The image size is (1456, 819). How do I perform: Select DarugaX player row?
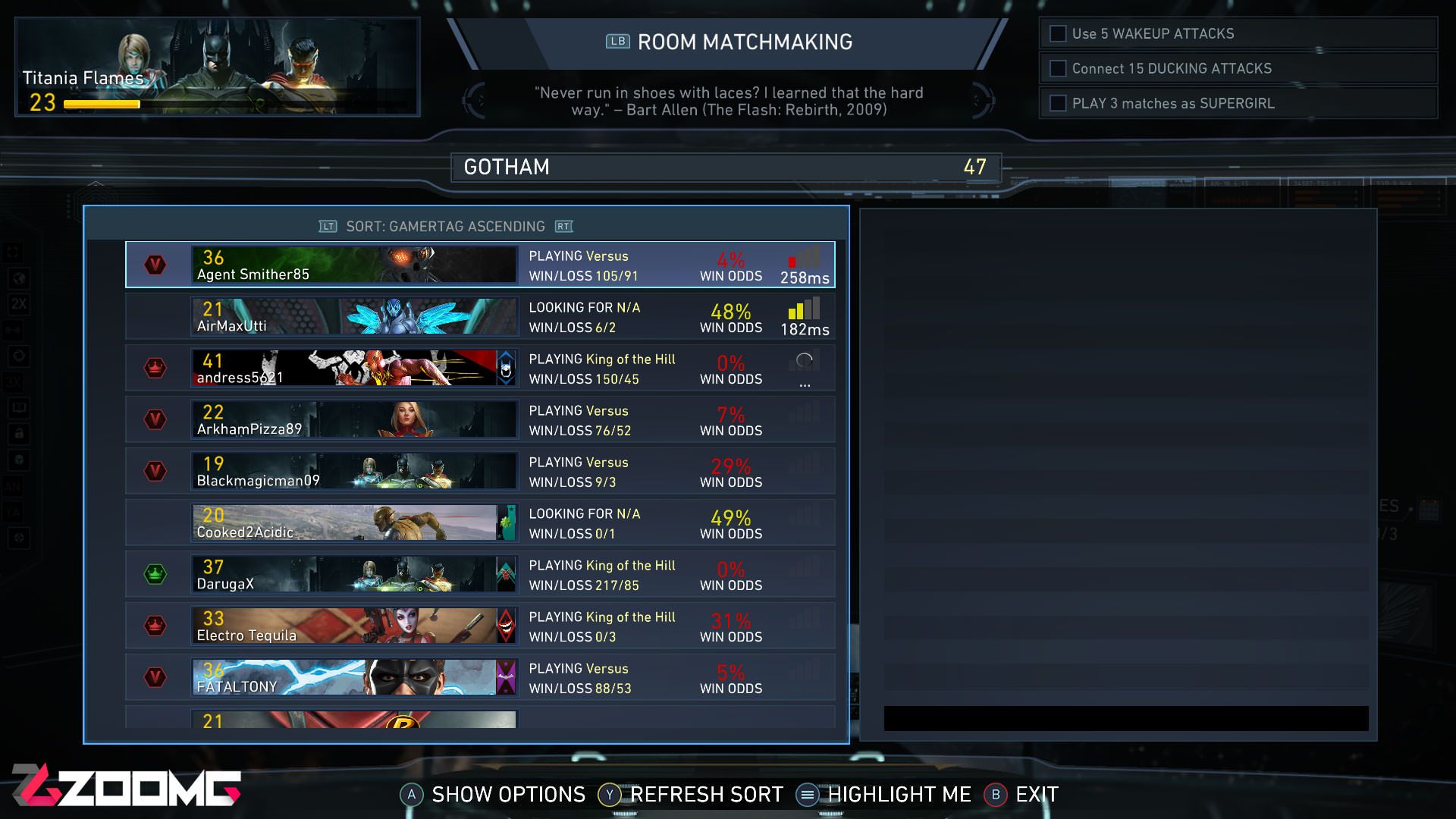(479, 574)
